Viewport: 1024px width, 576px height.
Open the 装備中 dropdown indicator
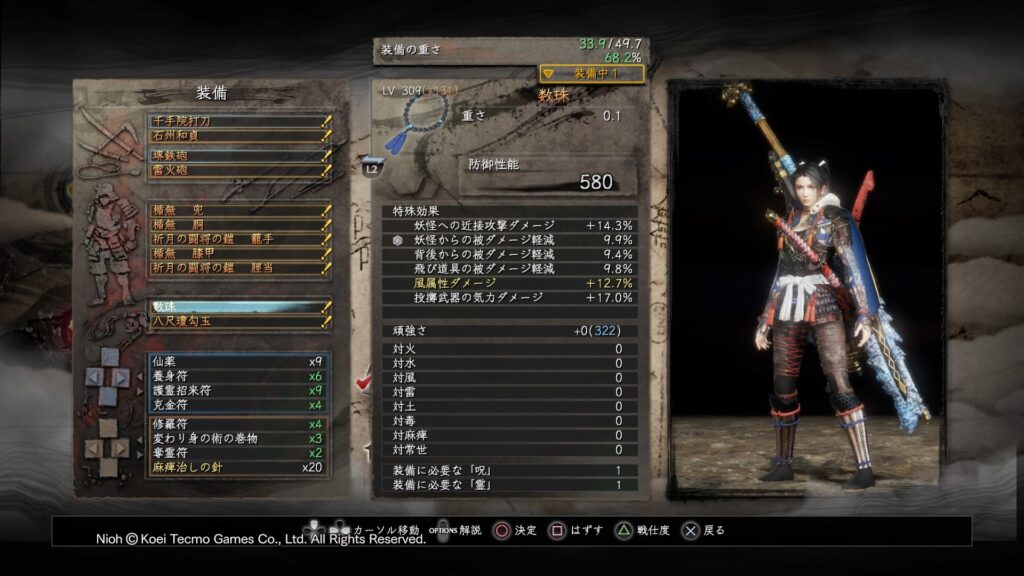click(592, 74)
